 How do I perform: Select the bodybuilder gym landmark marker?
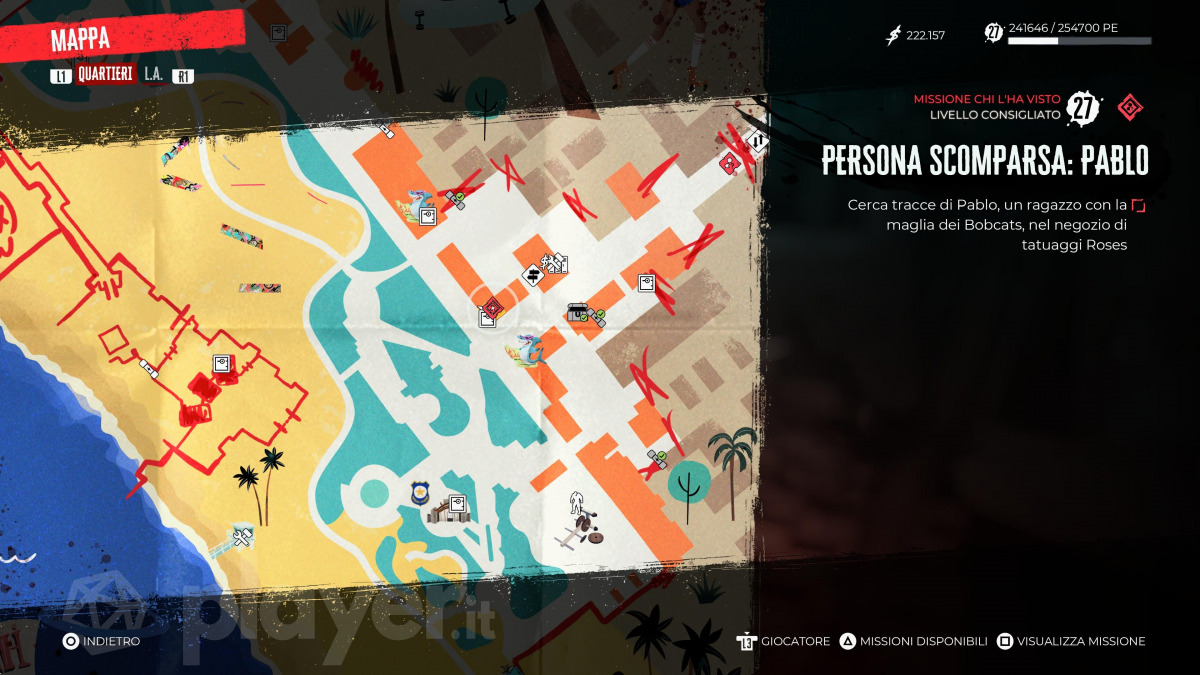[575, 501]
